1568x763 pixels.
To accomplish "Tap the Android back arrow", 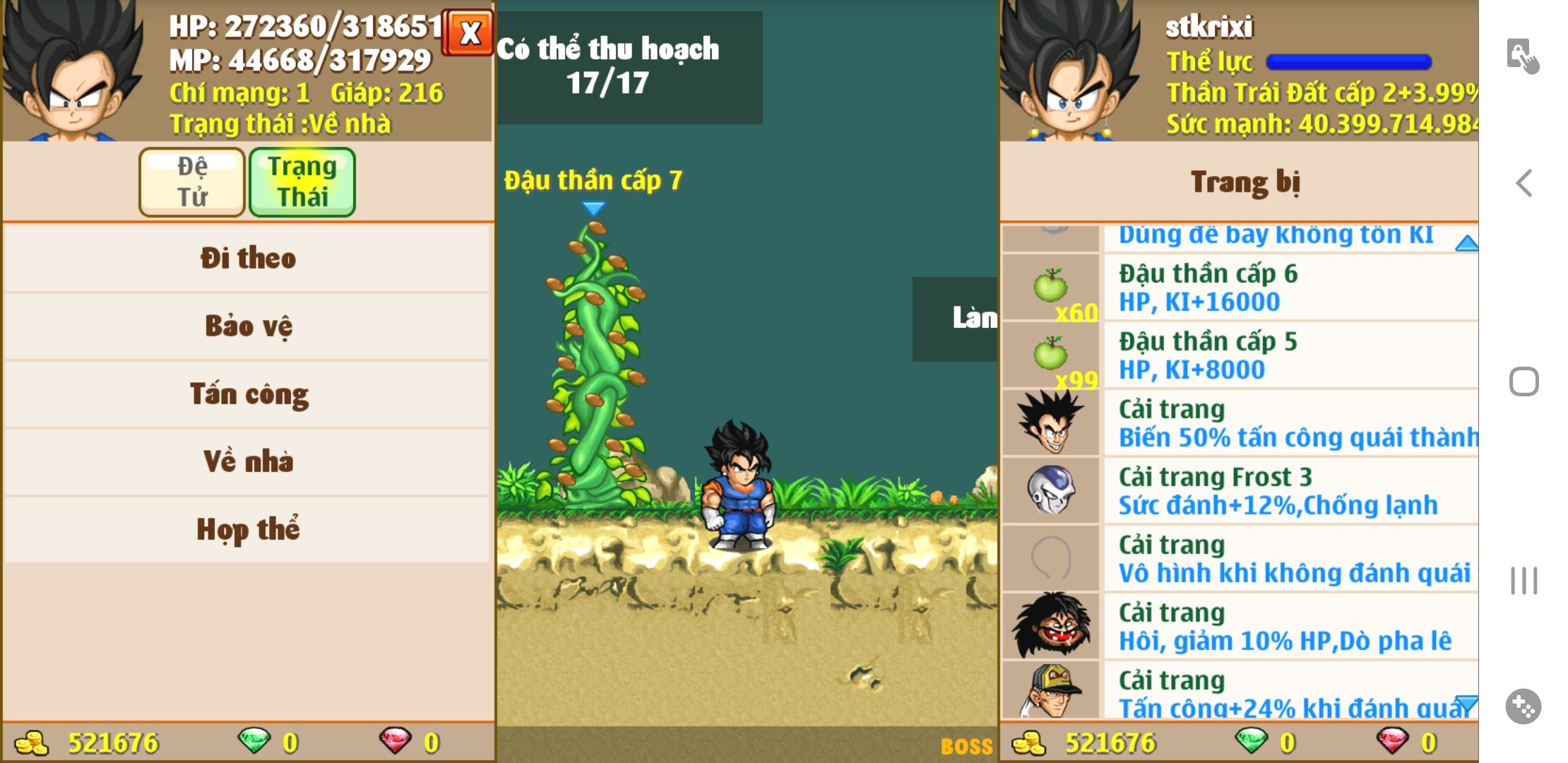I will tap(1524, 183).
